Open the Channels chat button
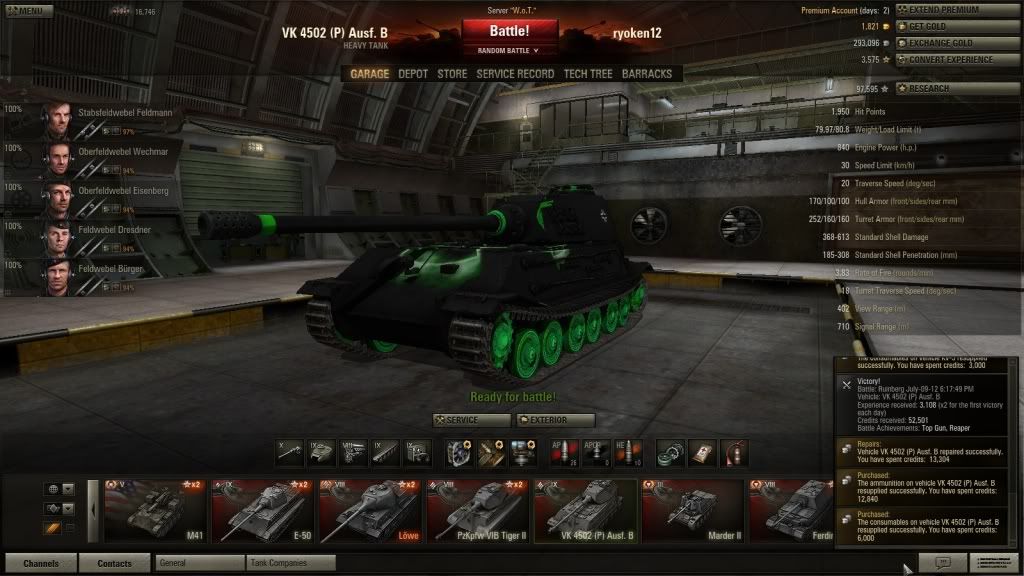 [41, 563]
